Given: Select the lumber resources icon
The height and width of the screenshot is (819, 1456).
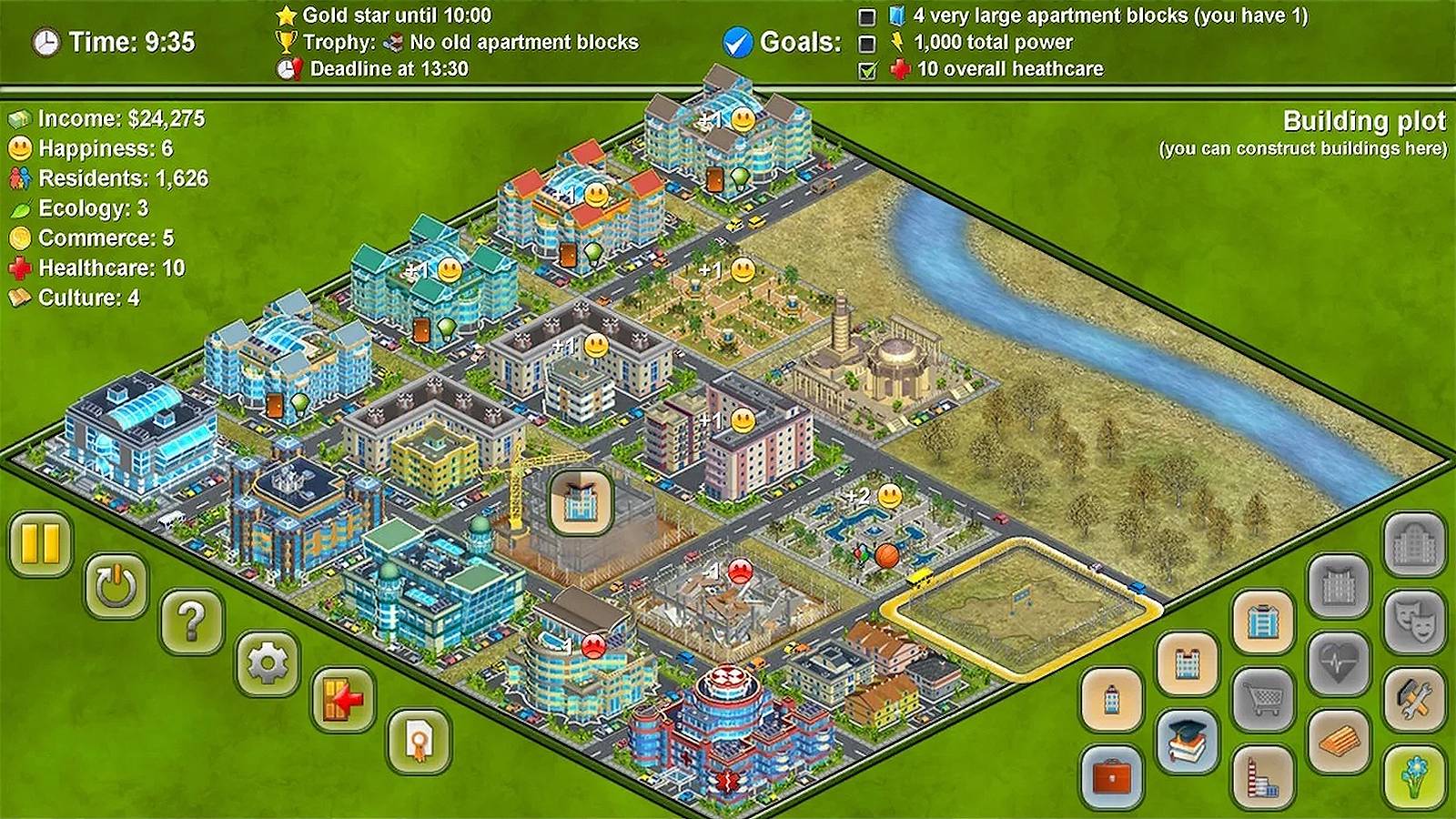Looking at the screenshot, I should coord(1339,738).
